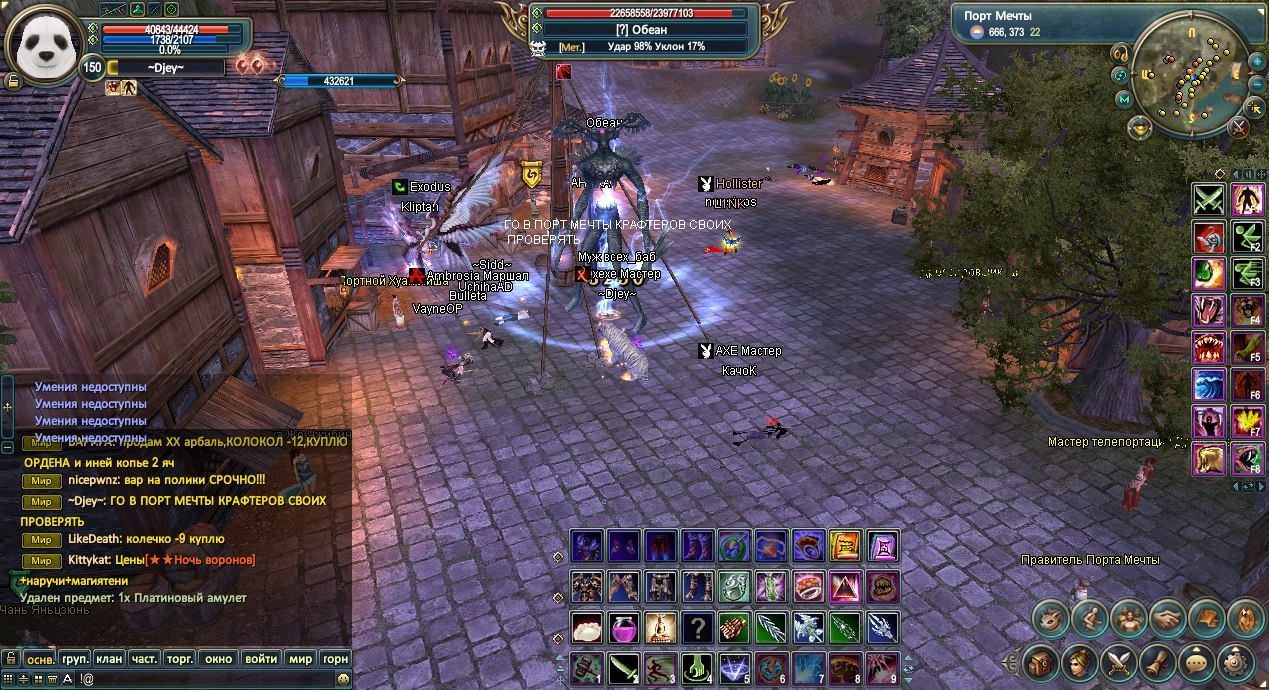Select the мир chat tab
The width and height of the screenshot is (1269, 690).
click(299, 659)
